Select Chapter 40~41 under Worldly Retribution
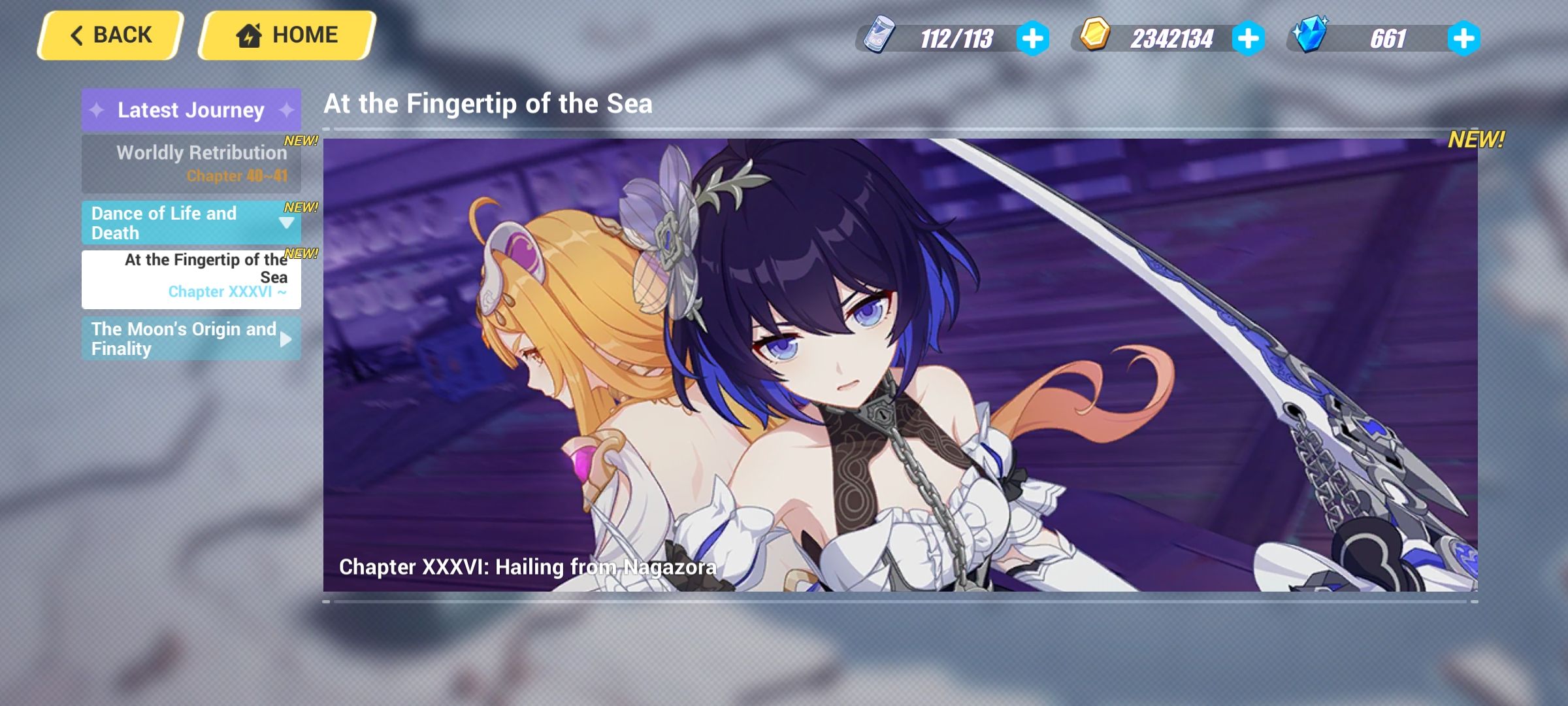 pos(237,176)
